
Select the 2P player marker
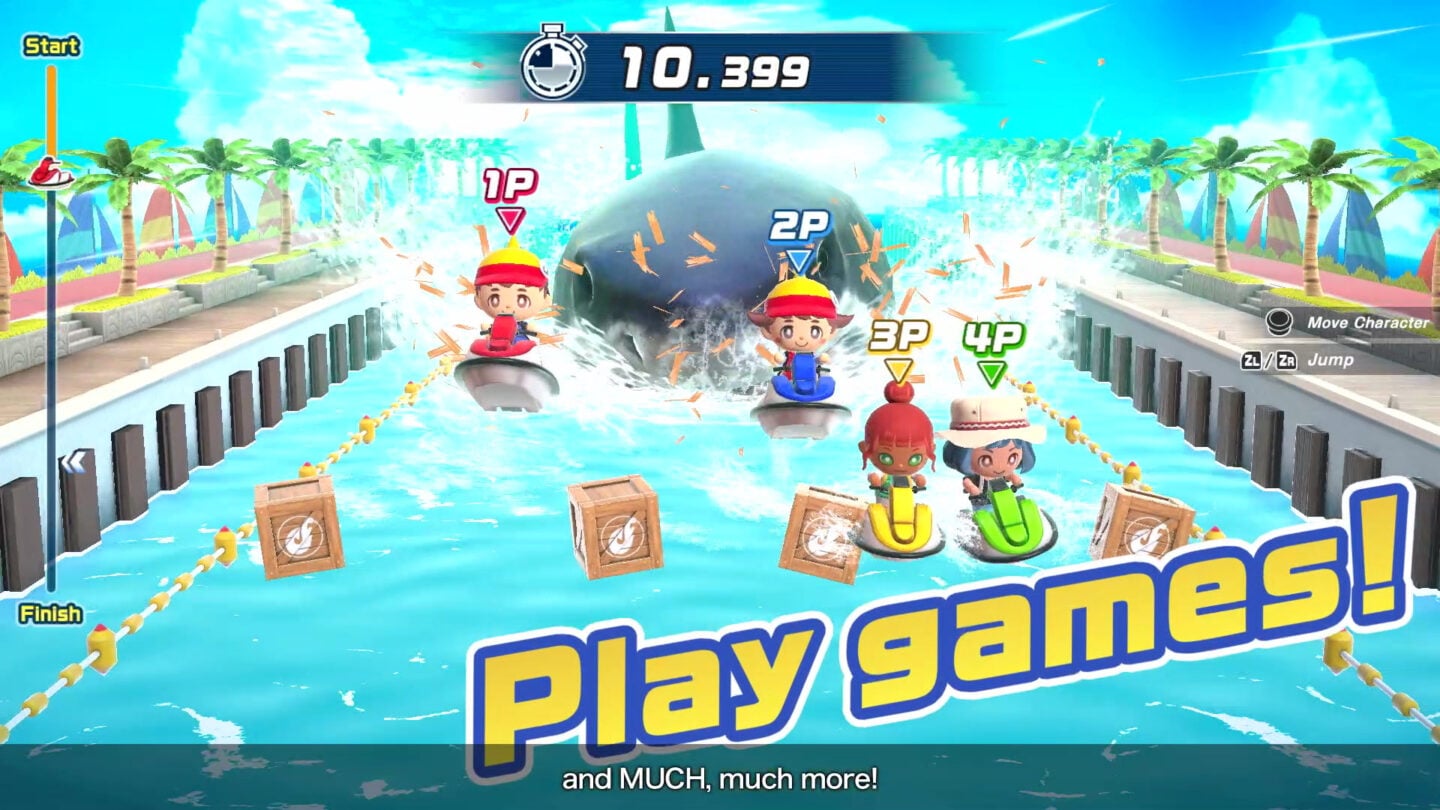pyautogui.click(x=798, y=224)
